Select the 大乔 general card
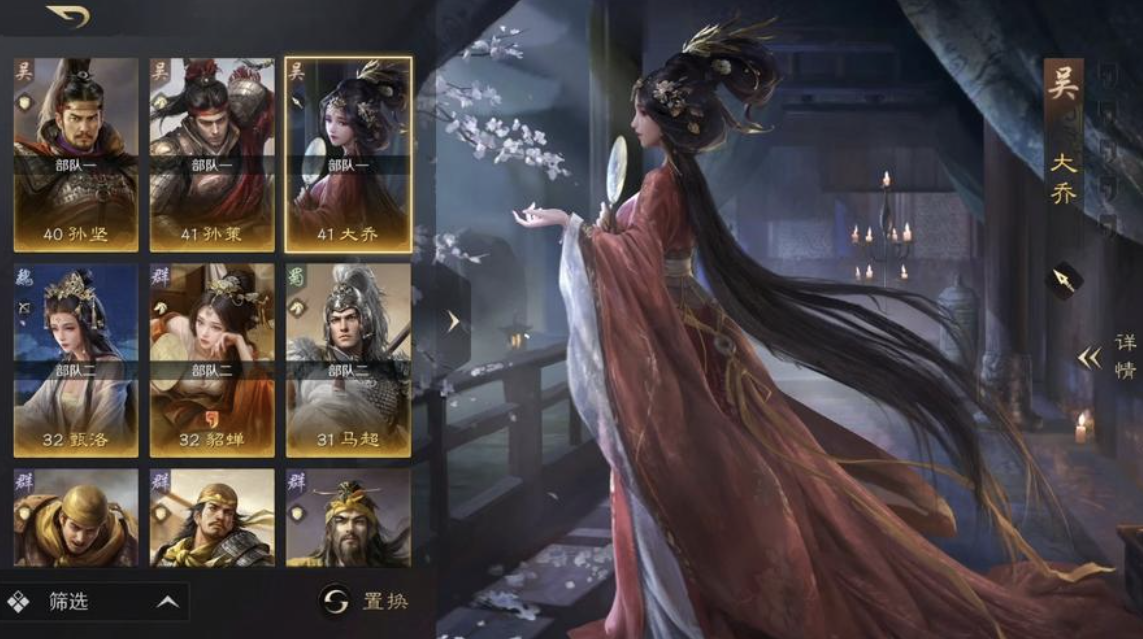The height and width of the screenshot is (639, 1143). pyautogui.click(x=348, y=154)
